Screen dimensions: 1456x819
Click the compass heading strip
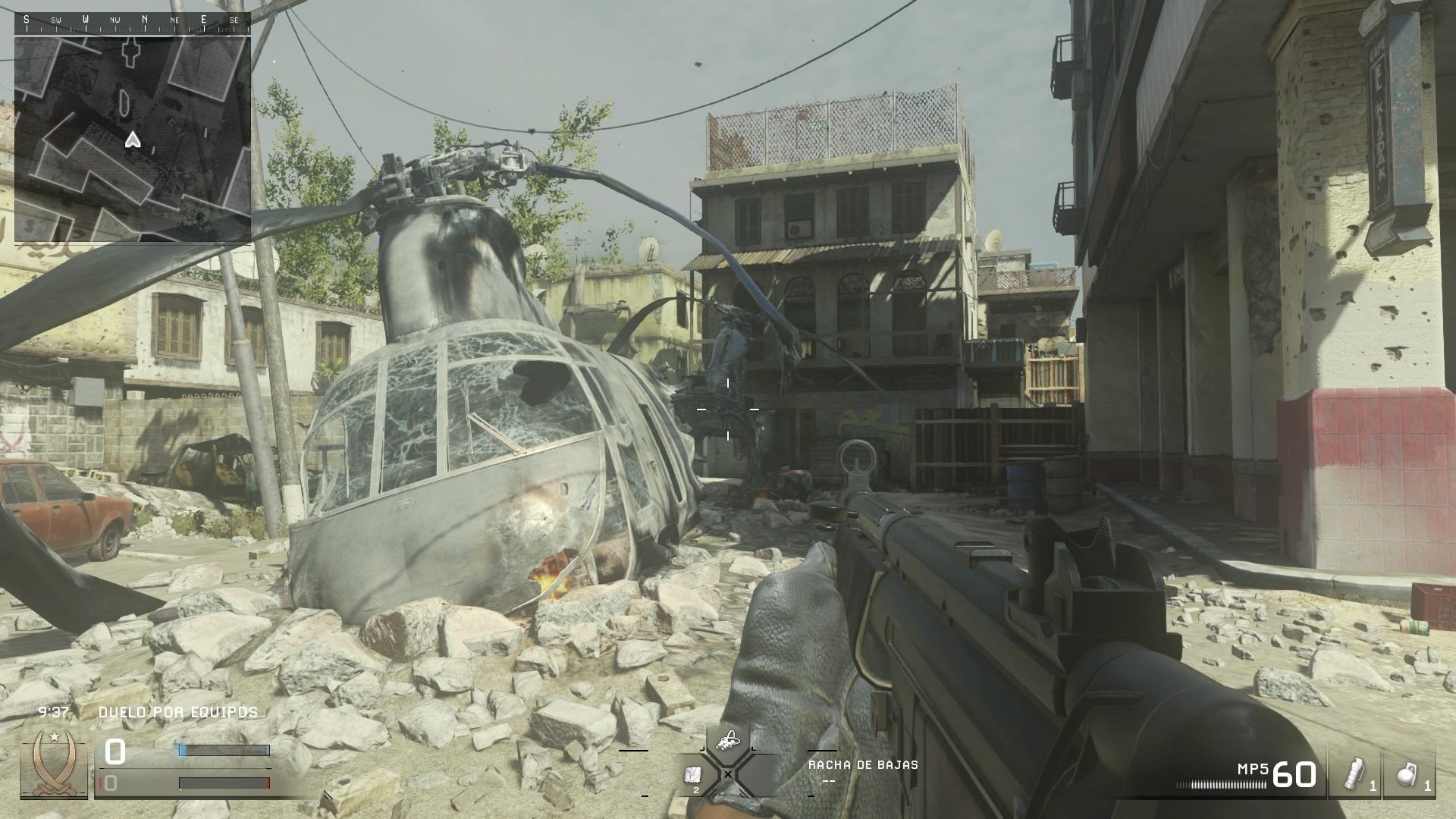point(133,20)
